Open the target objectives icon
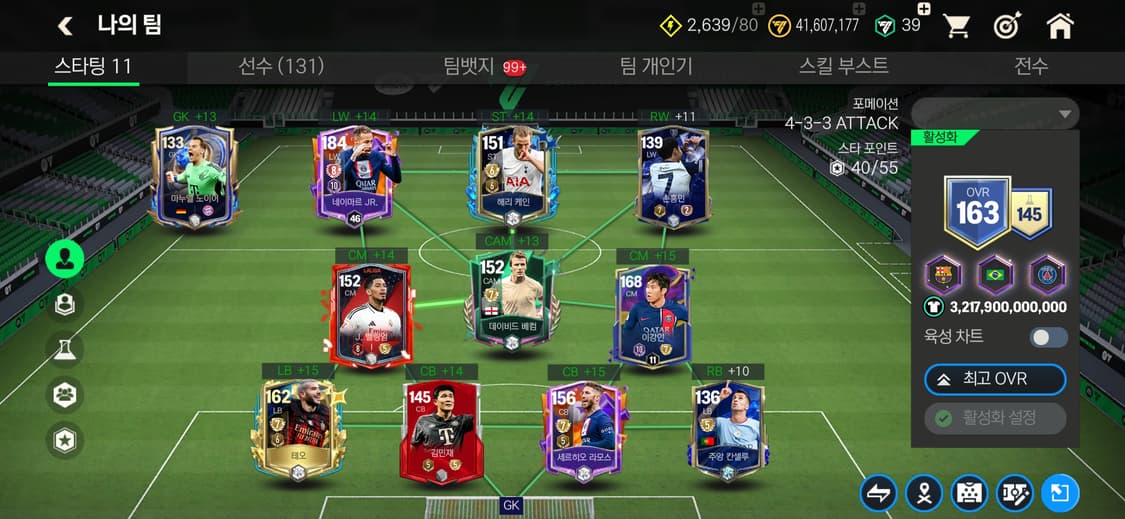The width and height of the screenshot is (1125, 519). [1007, 27]
